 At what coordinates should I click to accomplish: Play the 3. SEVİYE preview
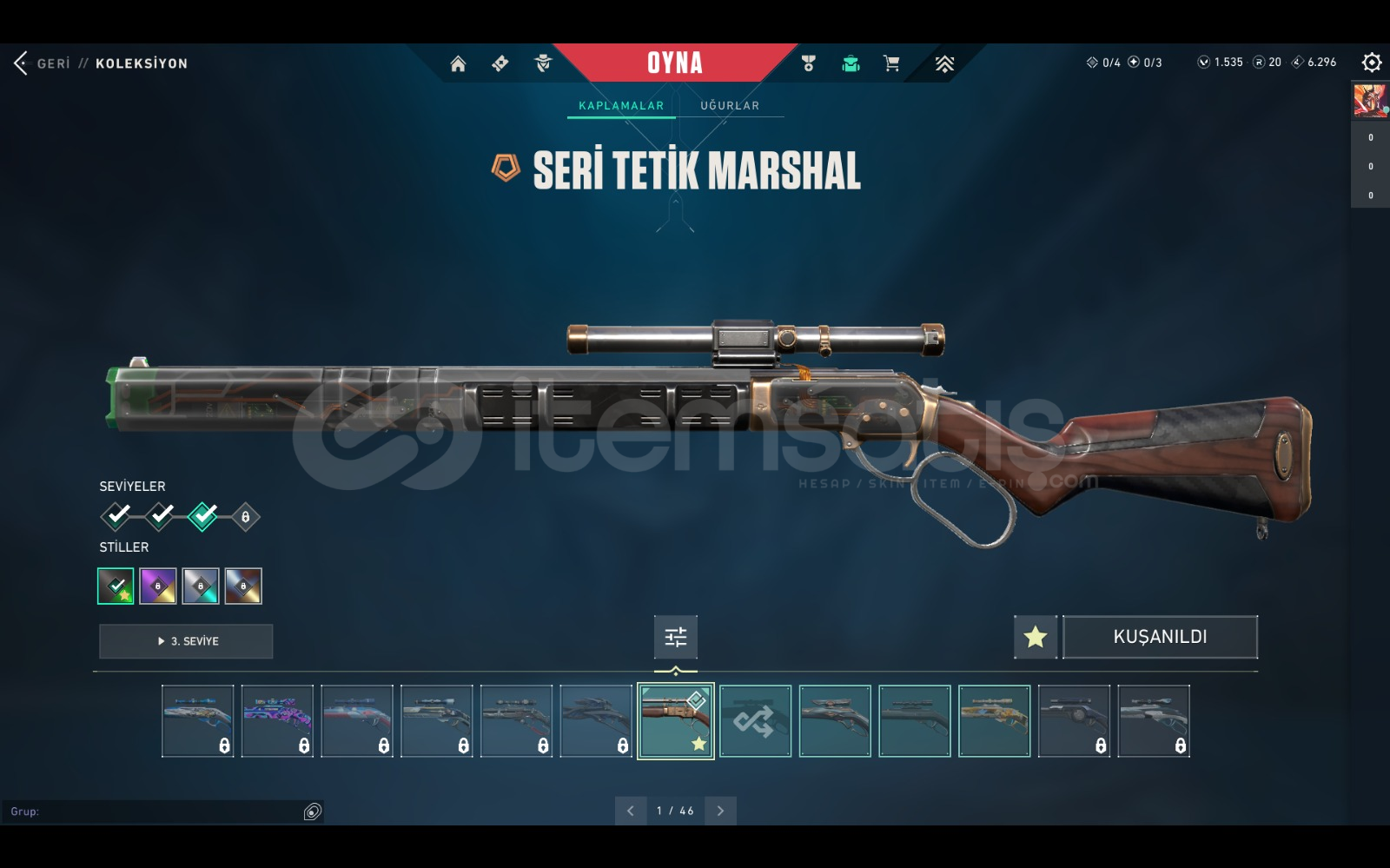point(186,641)
